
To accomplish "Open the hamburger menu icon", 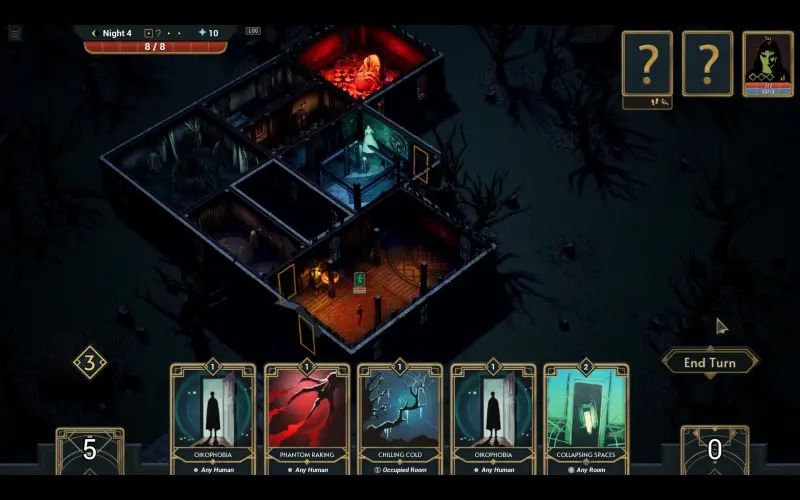I will (15, 33).
